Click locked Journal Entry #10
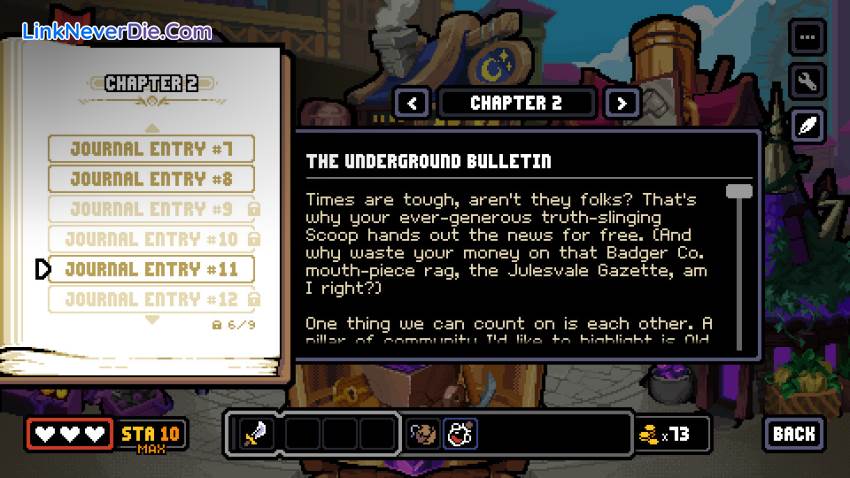Image resolution: width=850 pixels, height=478 pixels. (x=151, y=239)
